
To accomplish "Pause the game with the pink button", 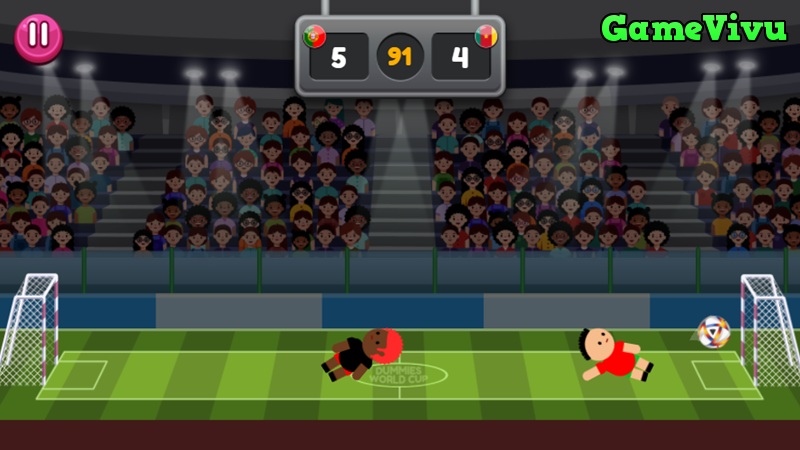I will (x=38, y=36).
